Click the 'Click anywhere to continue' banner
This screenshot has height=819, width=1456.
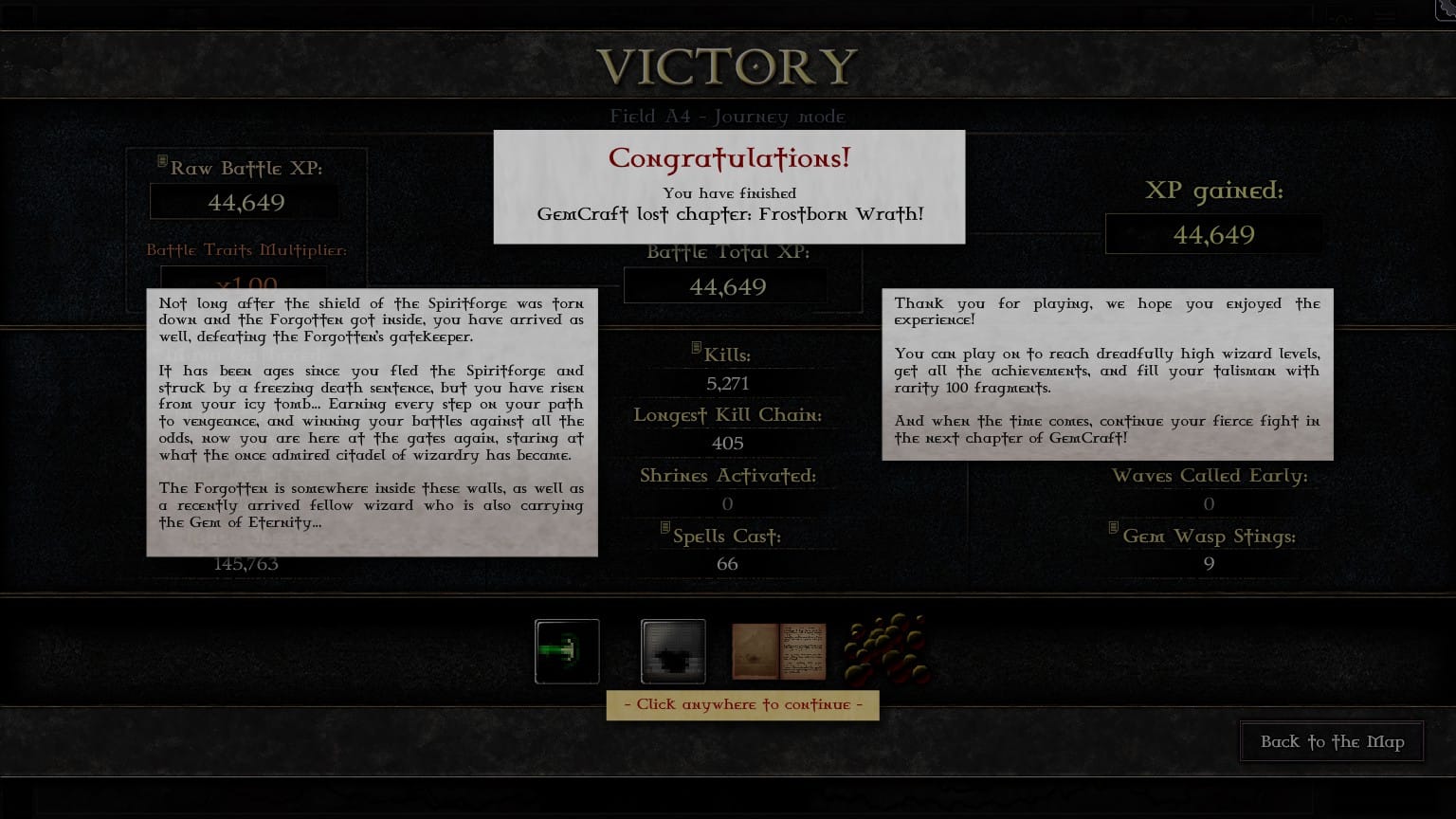tap(742, 705)
